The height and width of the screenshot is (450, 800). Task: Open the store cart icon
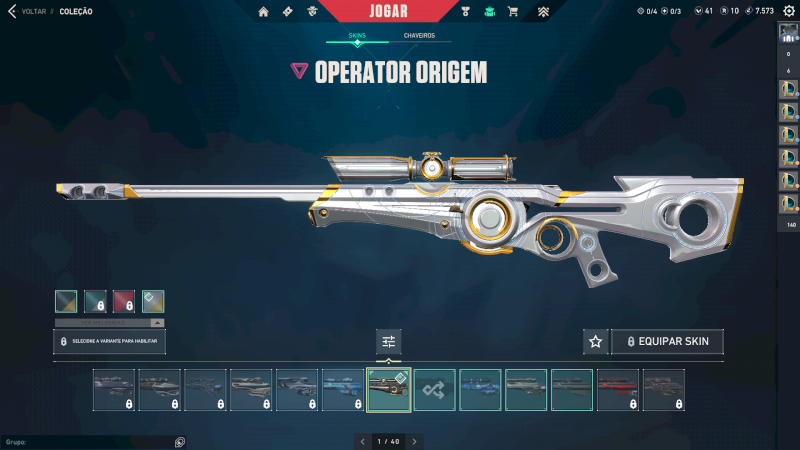pyautogui.click(x=513, y=12)
